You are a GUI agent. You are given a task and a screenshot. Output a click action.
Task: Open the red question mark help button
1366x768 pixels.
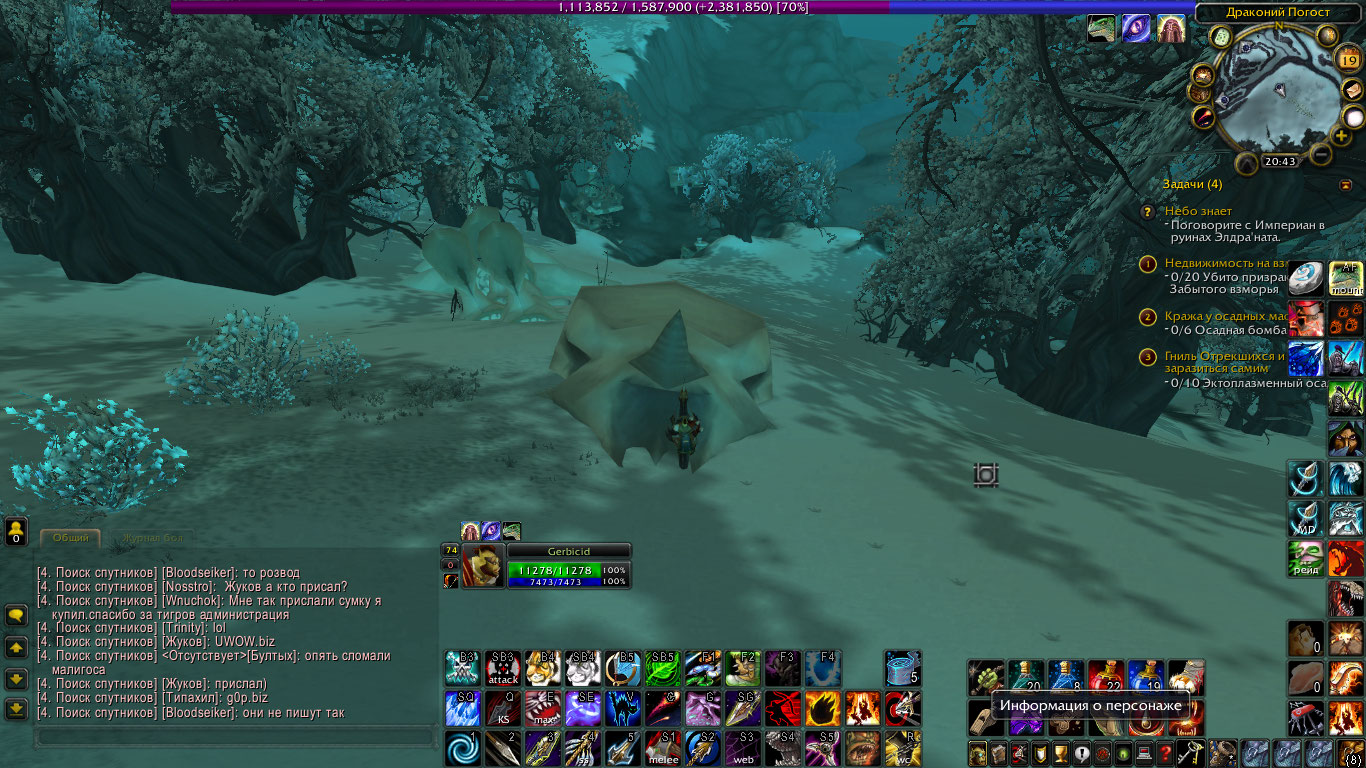coord(1165,753)
